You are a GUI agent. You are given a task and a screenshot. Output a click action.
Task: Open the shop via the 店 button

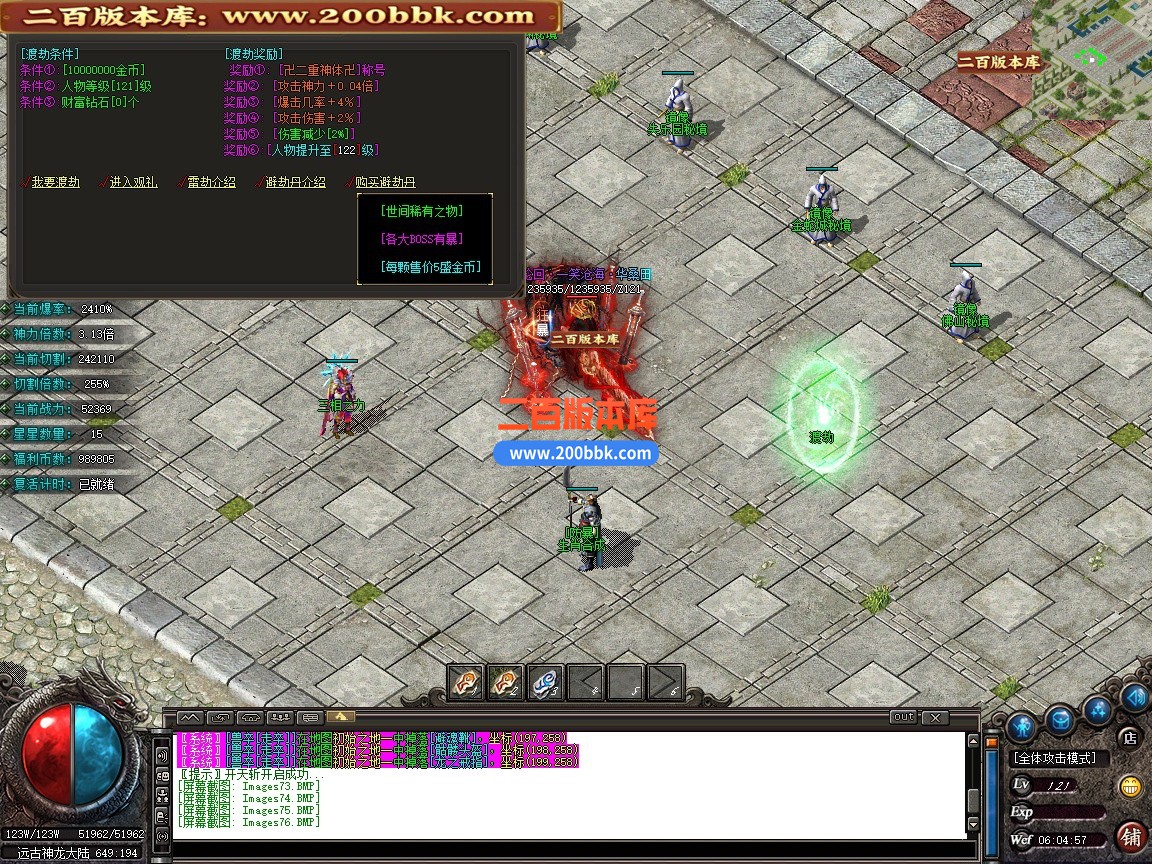pyautogui.click(x=1130, y=739)
